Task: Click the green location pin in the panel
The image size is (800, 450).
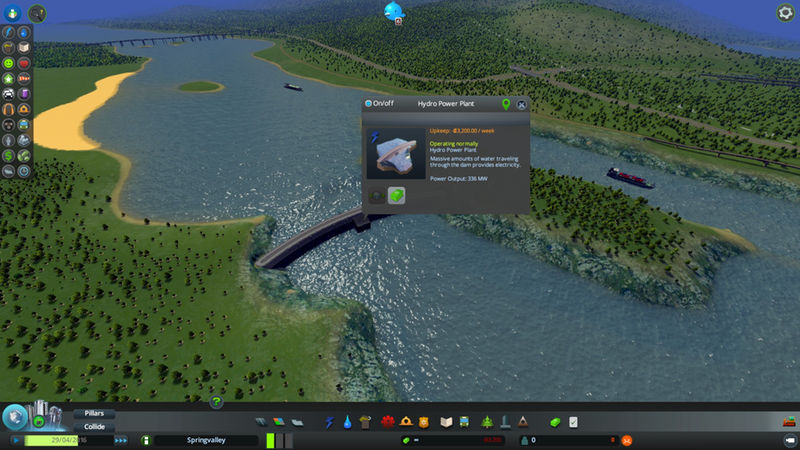Action: pos(505,103)
